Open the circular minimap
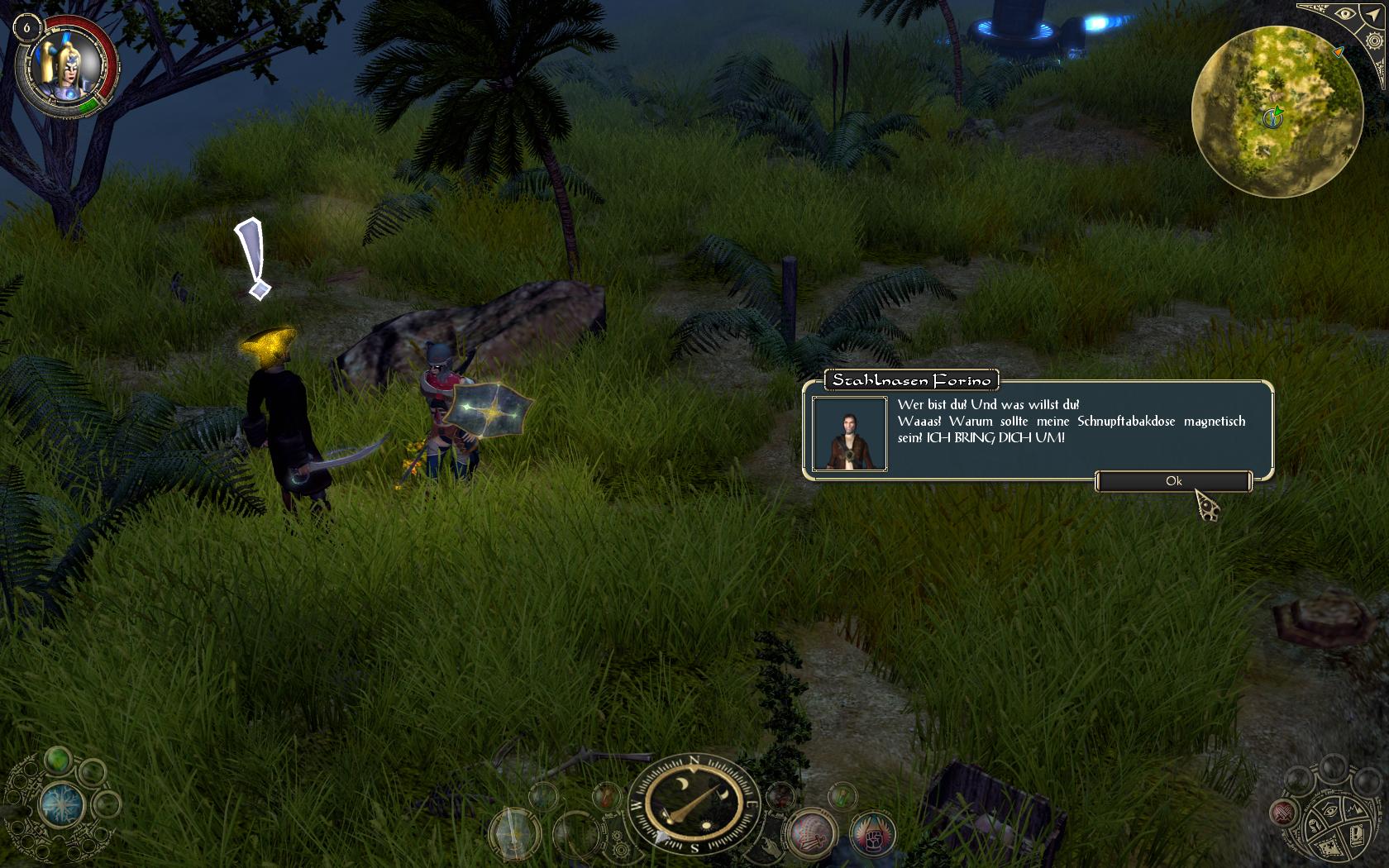 point(1277,112)
